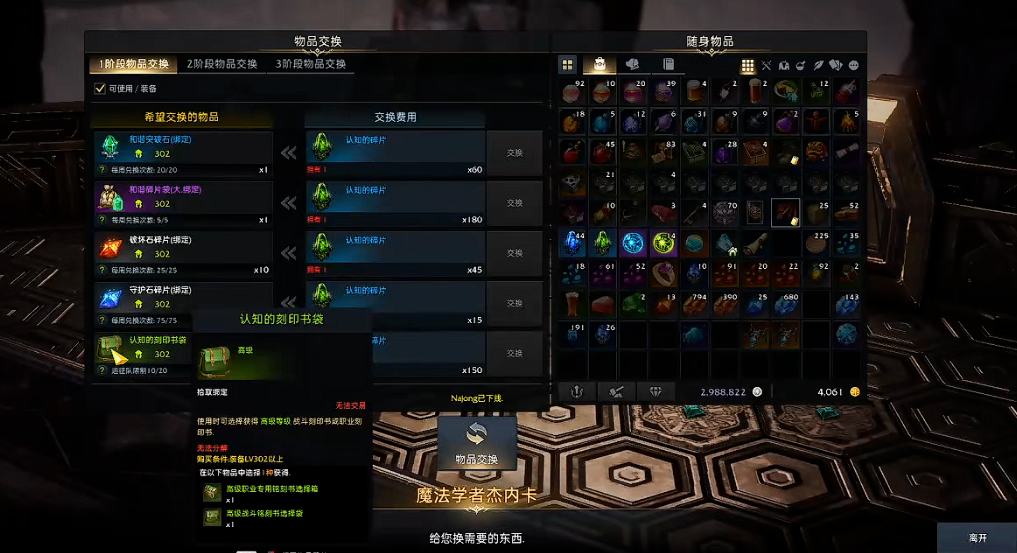The image size is (1017, 553).
Task: Select the 1阶段物品交换 tab
Action: click(x=133, y=64)
